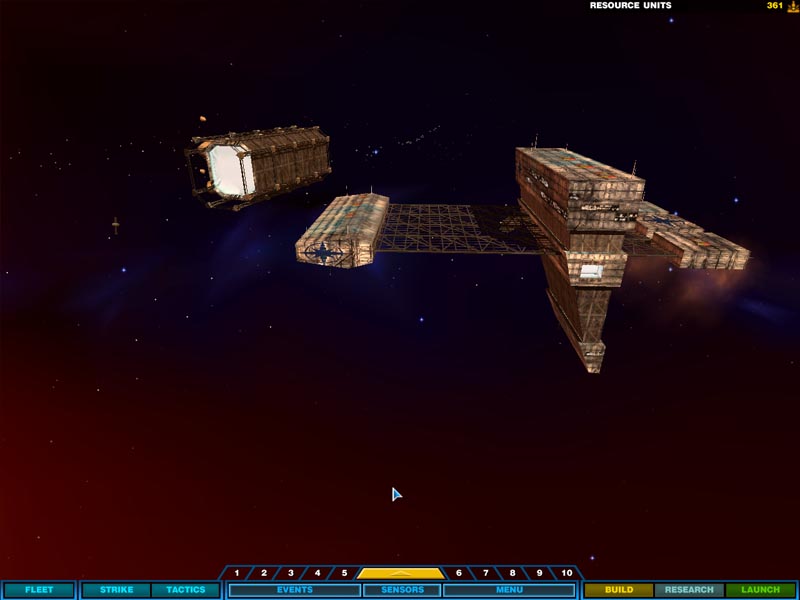
Task: Open the Sensors manager
Action: coord(401,590)
